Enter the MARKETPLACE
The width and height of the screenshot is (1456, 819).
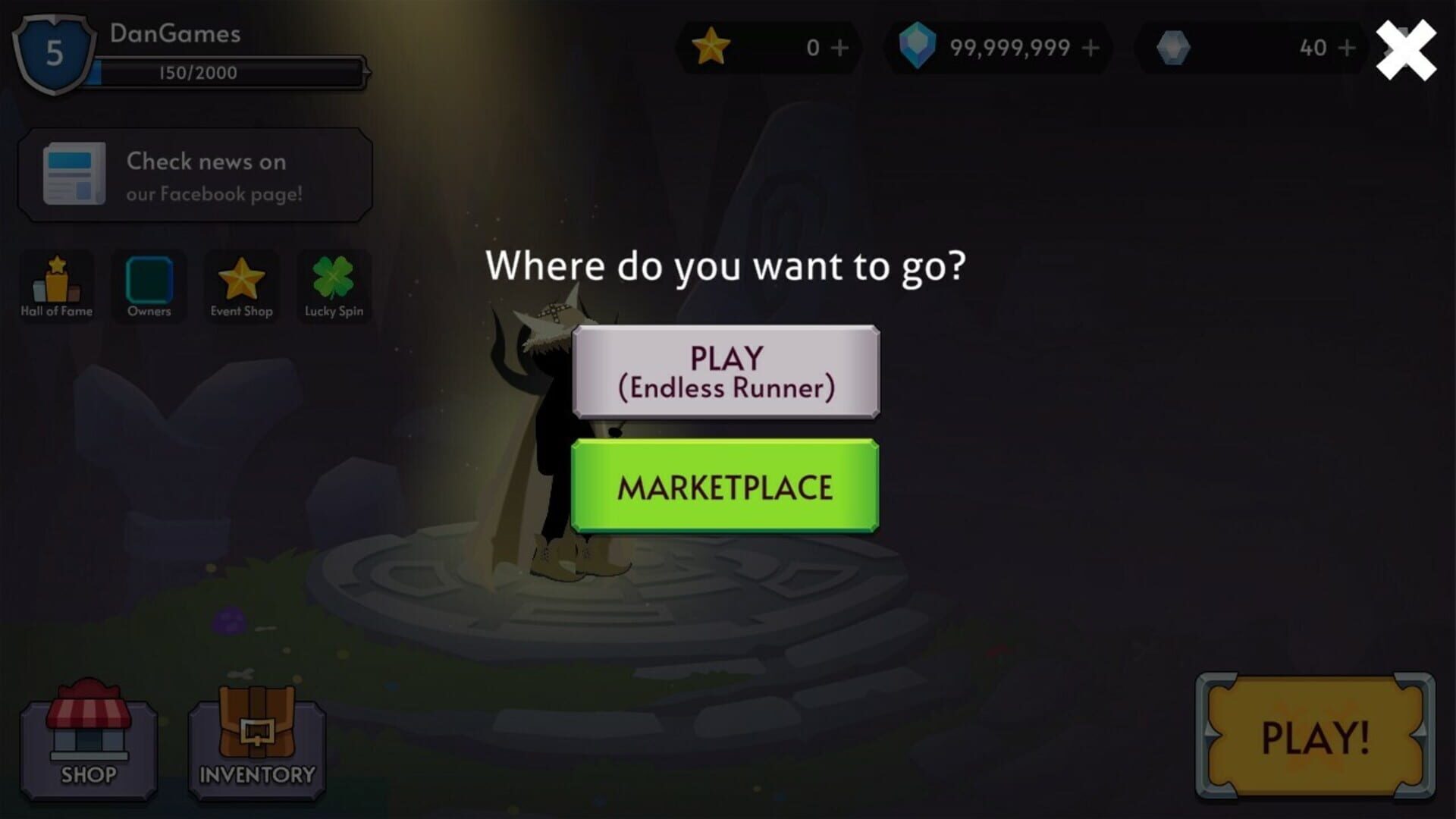[725, 486]
